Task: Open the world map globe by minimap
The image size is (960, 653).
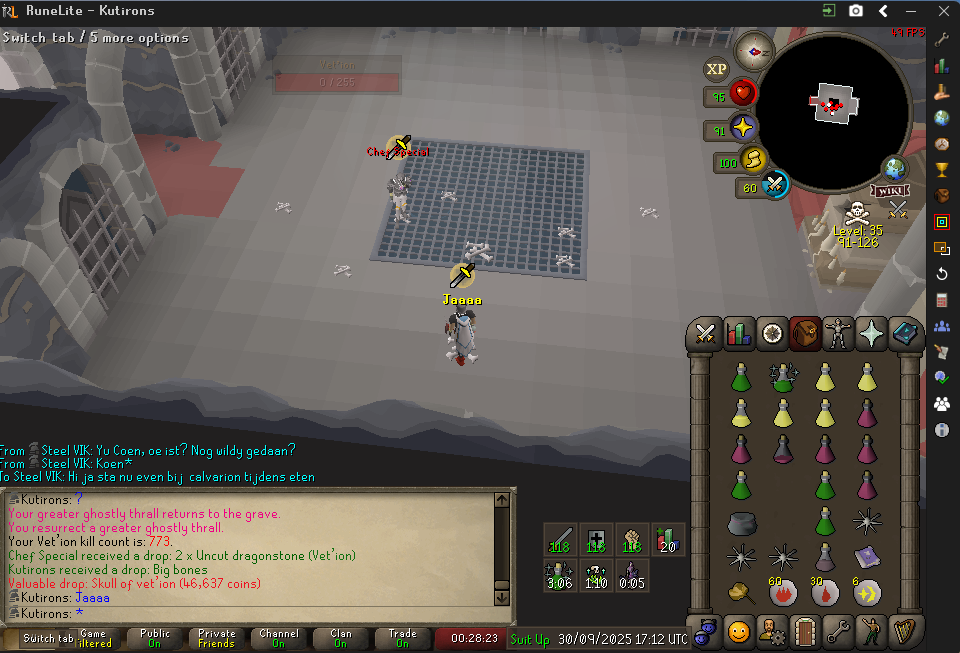Action: pyautogui.click(x=894, y=168)
